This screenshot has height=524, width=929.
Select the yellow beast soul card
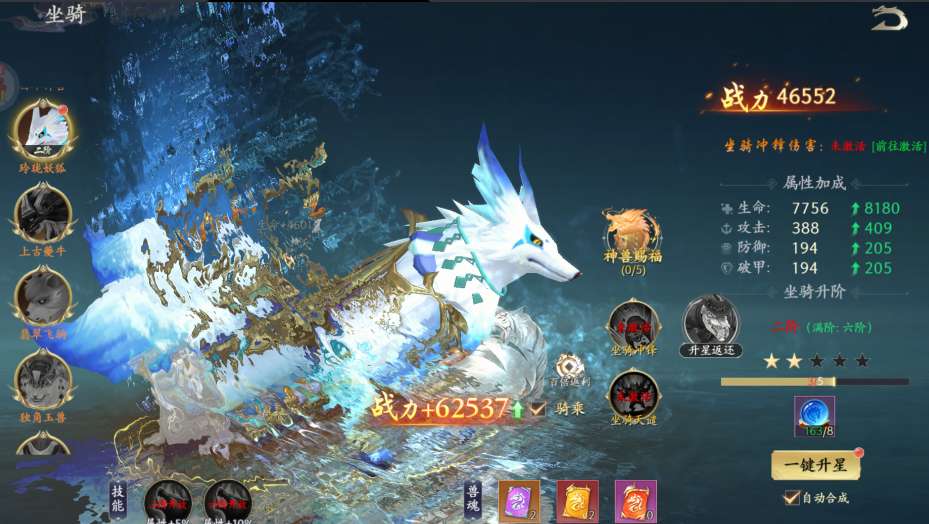pos(578,499)
